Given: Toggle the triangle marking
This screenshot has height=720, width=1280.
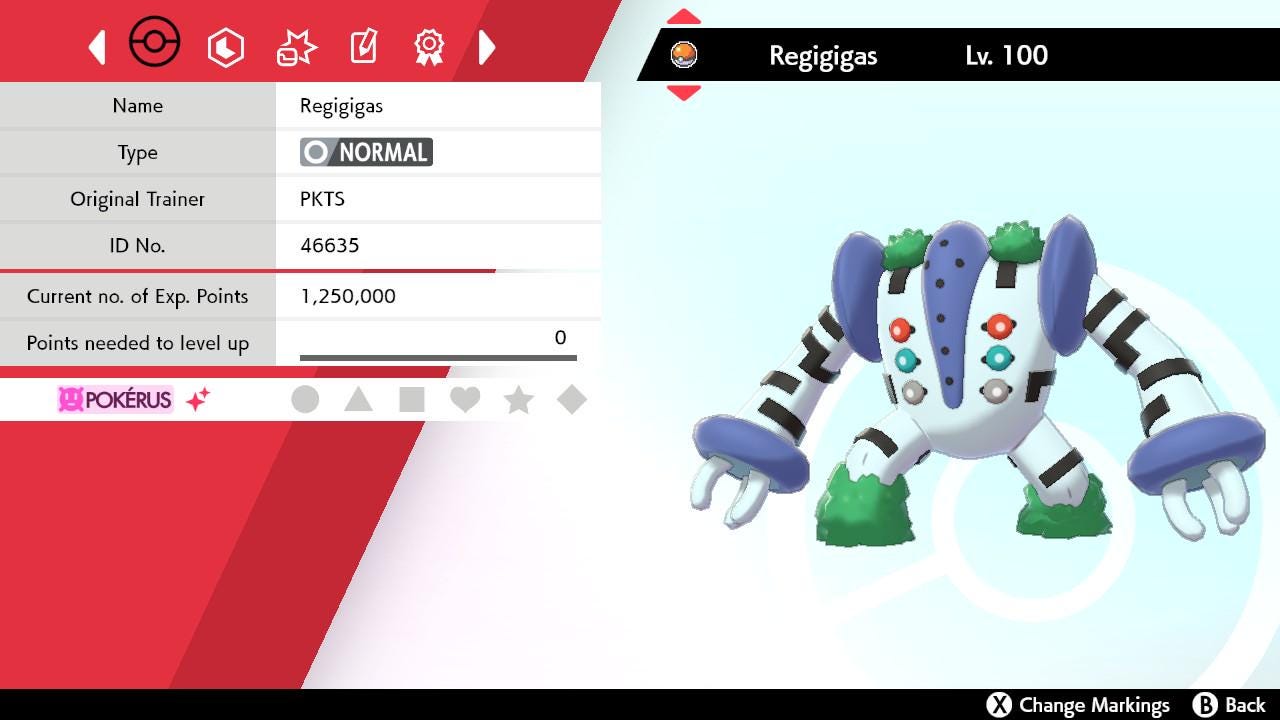Looking at the screenshot, I should (358, 400).
